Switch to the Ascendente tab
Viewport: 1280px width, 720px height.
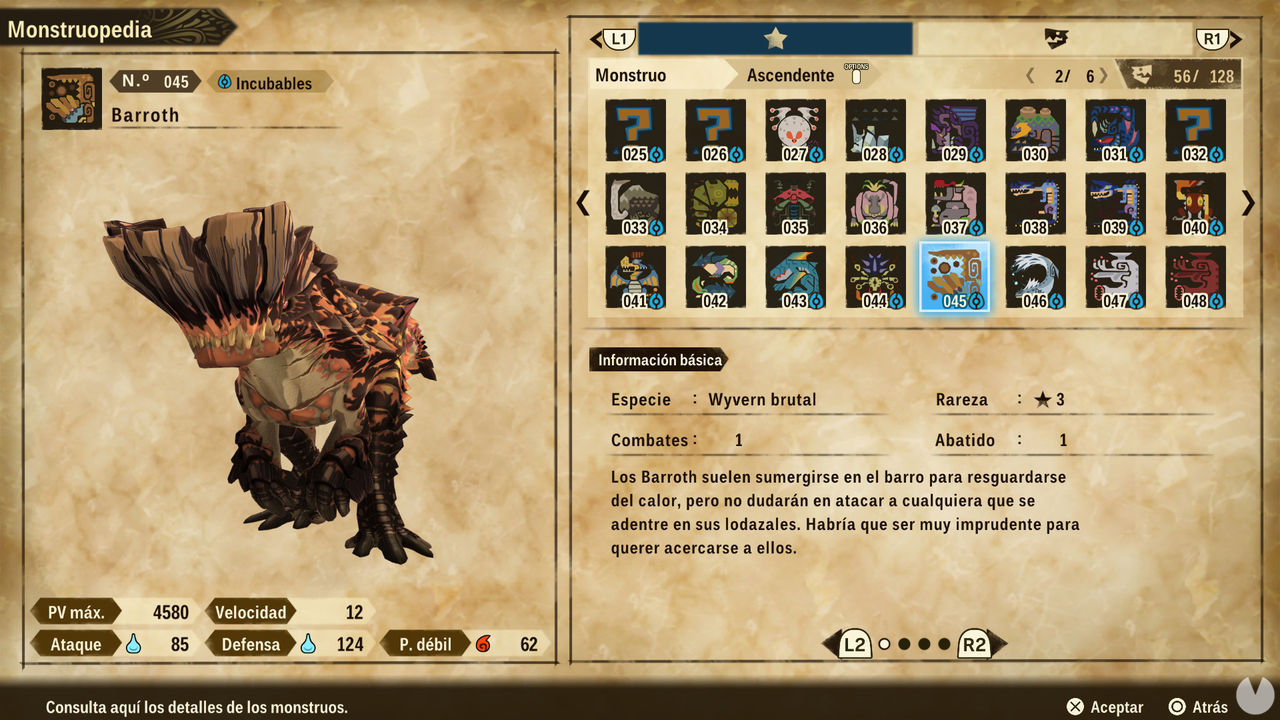pos(790,74)
